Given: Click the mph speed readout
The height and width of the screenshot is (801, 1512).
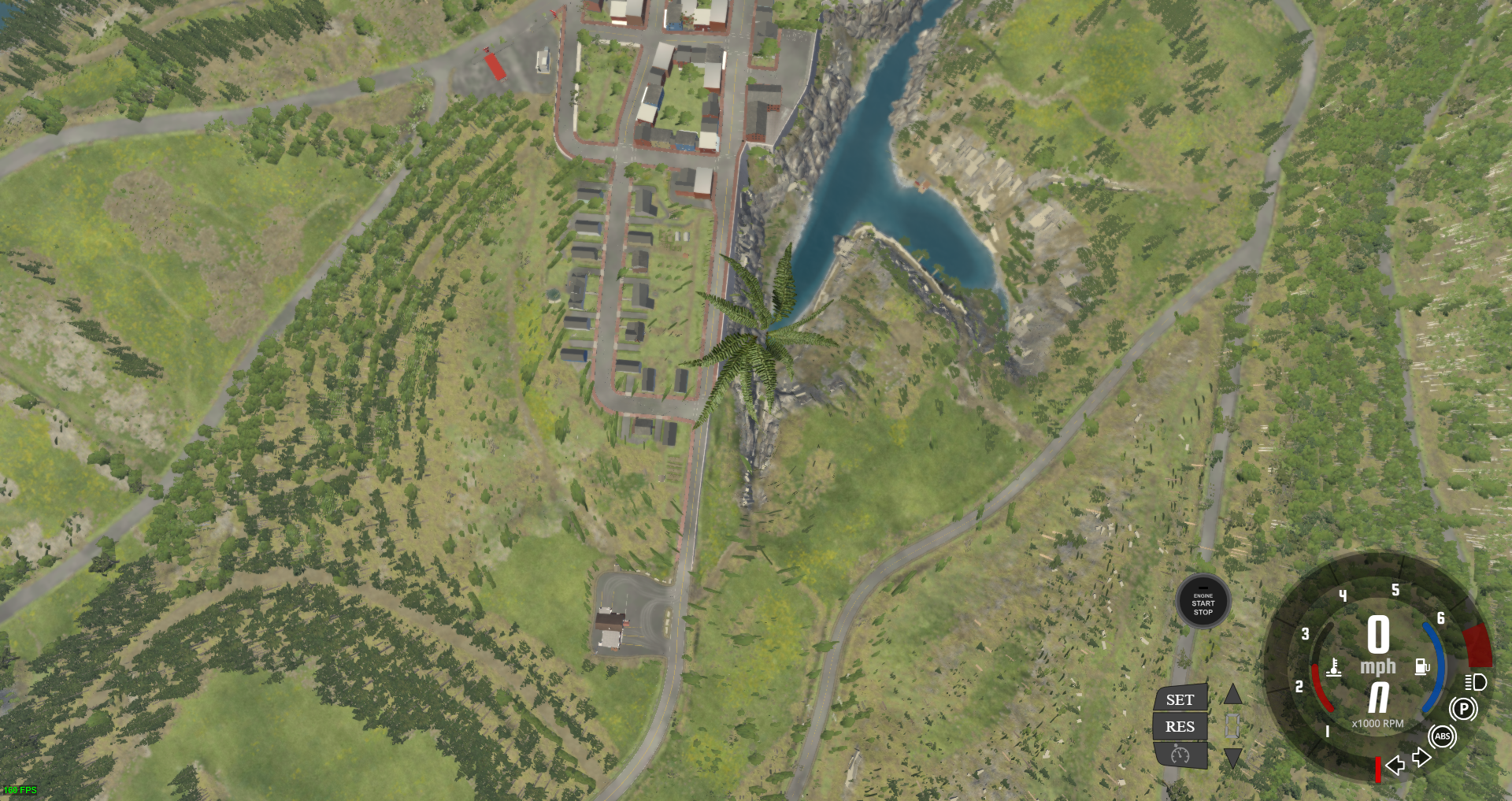Looking at the screenshot, I should [1377, 666].
